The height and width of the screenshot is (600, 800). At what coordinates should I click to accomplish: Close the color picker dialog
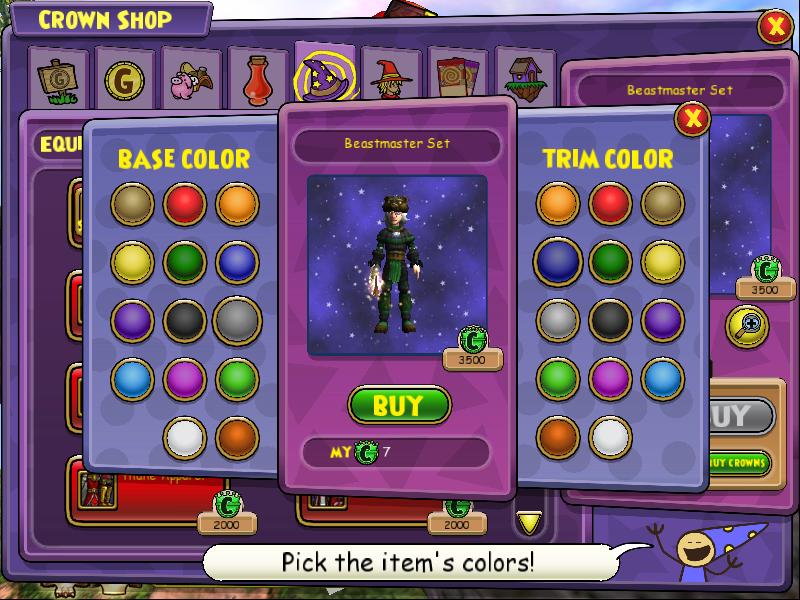point(691,120)
